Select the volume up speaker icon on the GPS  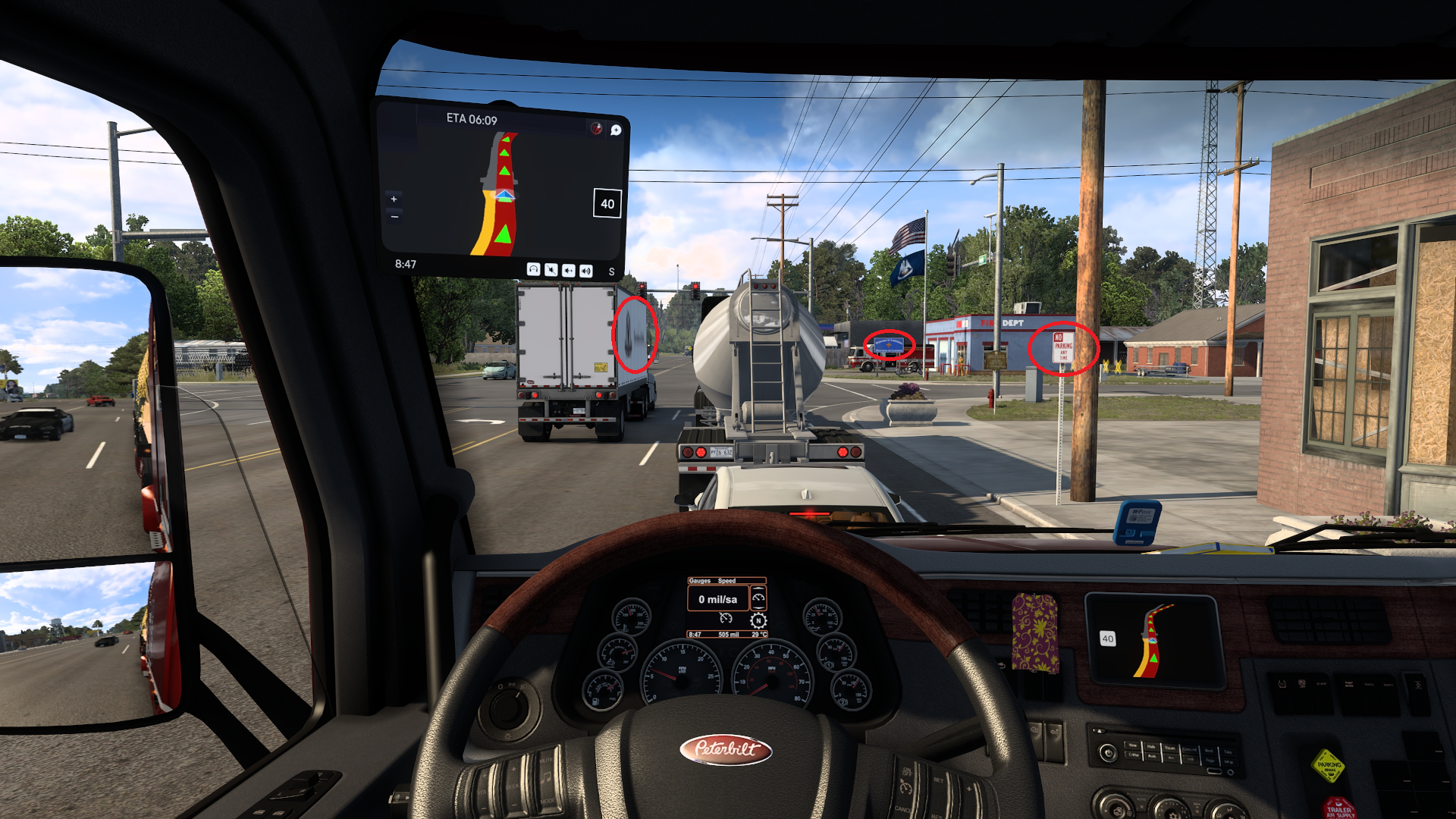coord(586,271)
